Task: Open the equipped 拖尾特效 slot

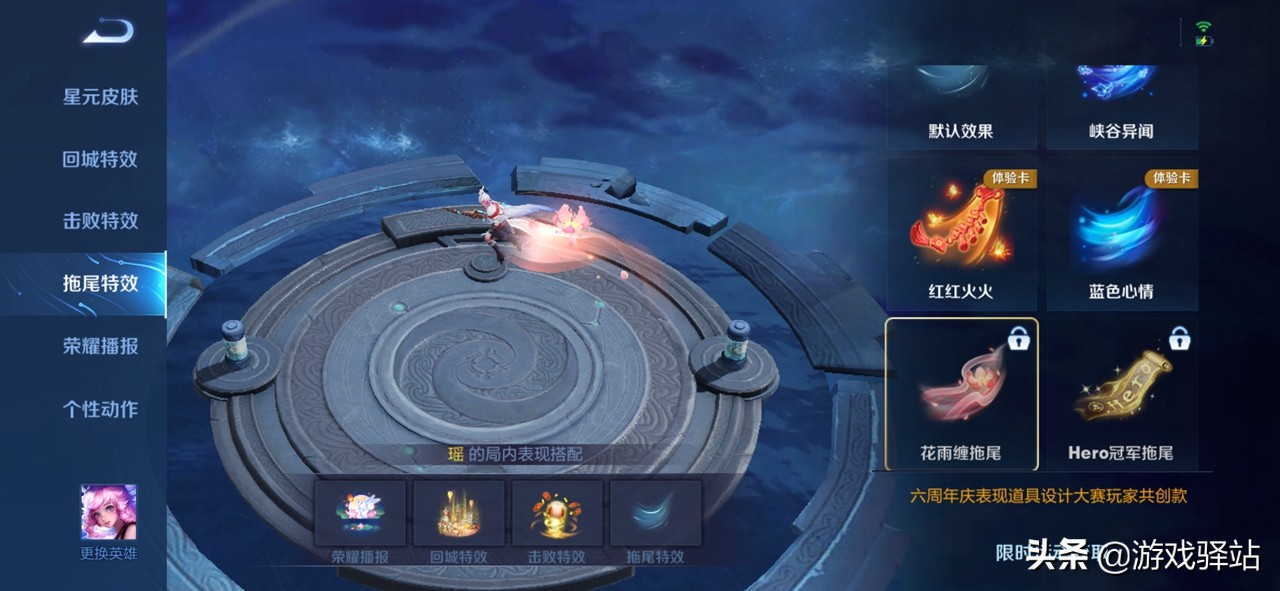Action: coord(655,514)
